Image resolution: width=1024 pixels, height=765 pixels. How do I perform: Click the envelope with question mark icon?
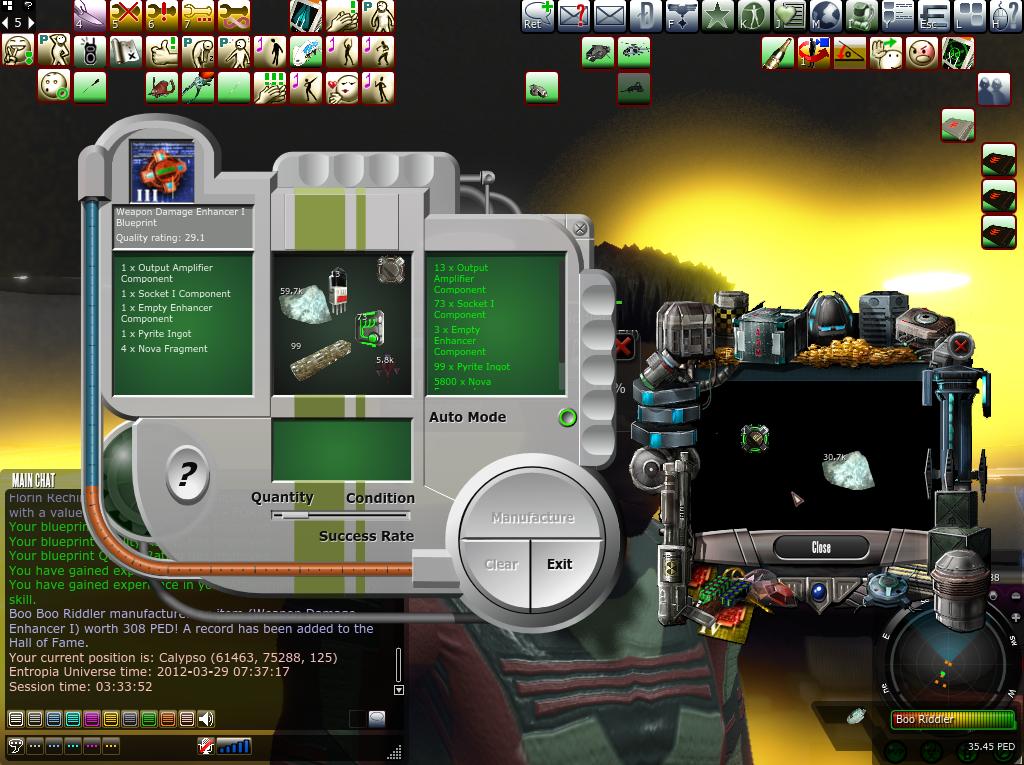tap(574, 16)
